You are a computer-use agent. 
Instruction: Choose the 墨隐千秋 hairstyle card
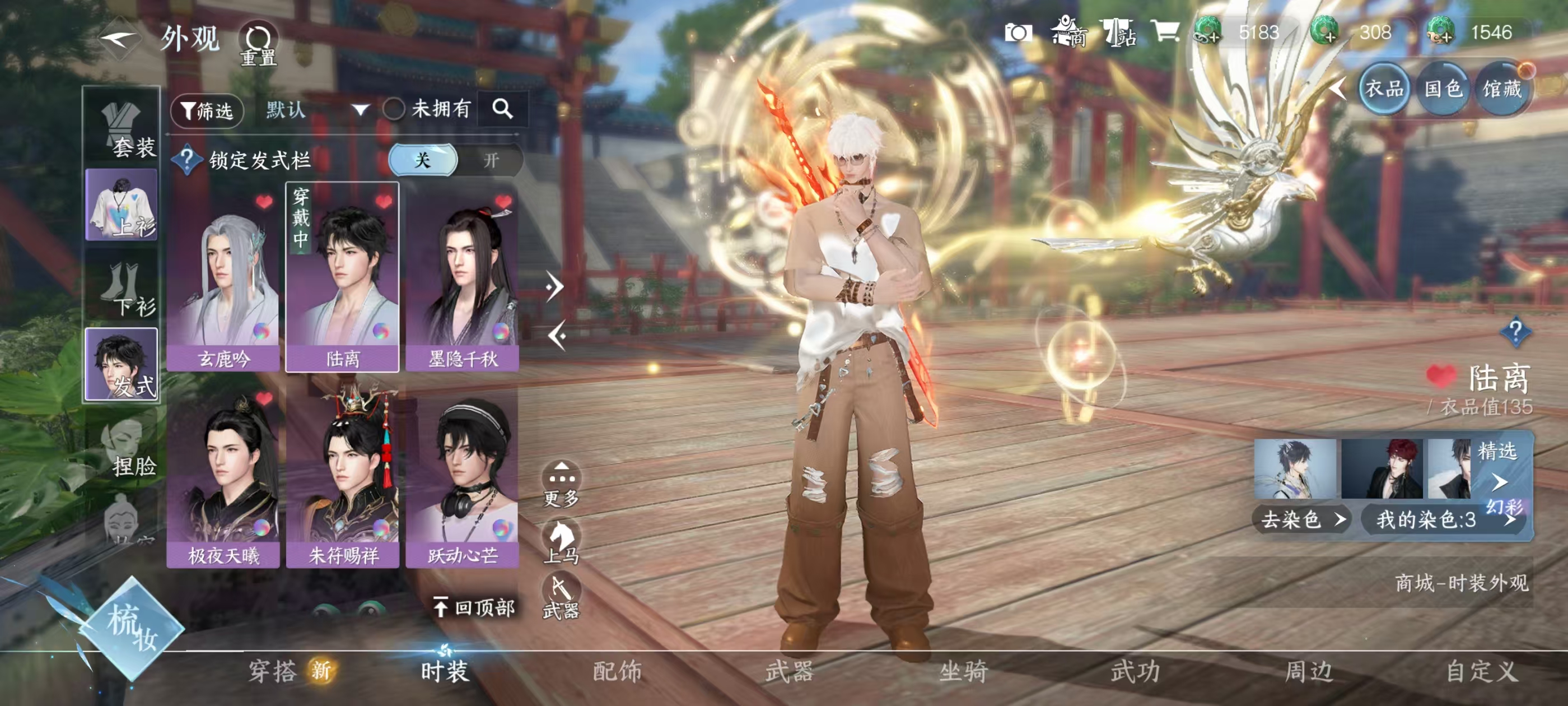(x=462, y=278)
